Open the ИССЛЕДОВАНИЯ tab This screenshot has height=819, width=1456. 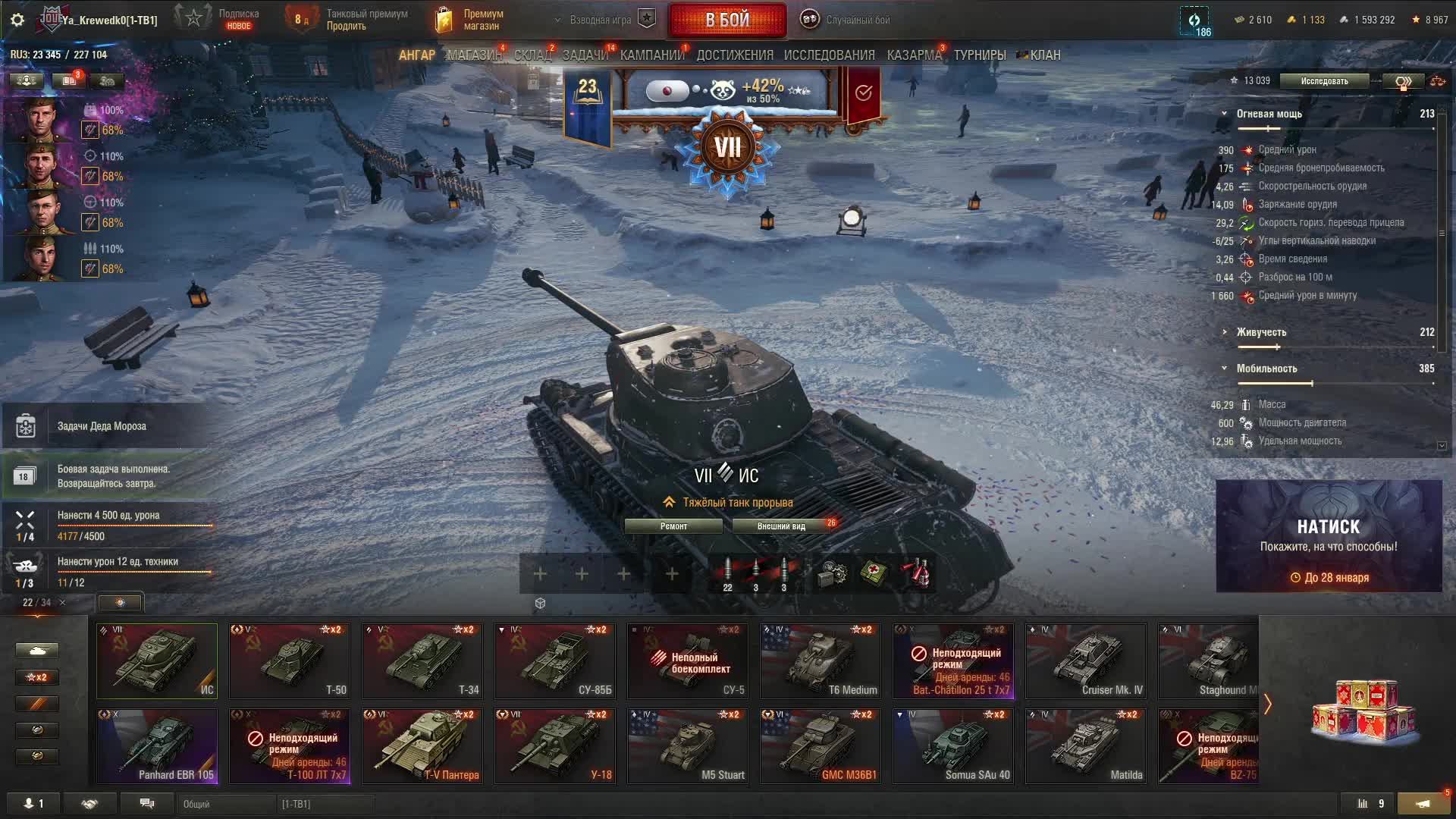tap(829, 55)
